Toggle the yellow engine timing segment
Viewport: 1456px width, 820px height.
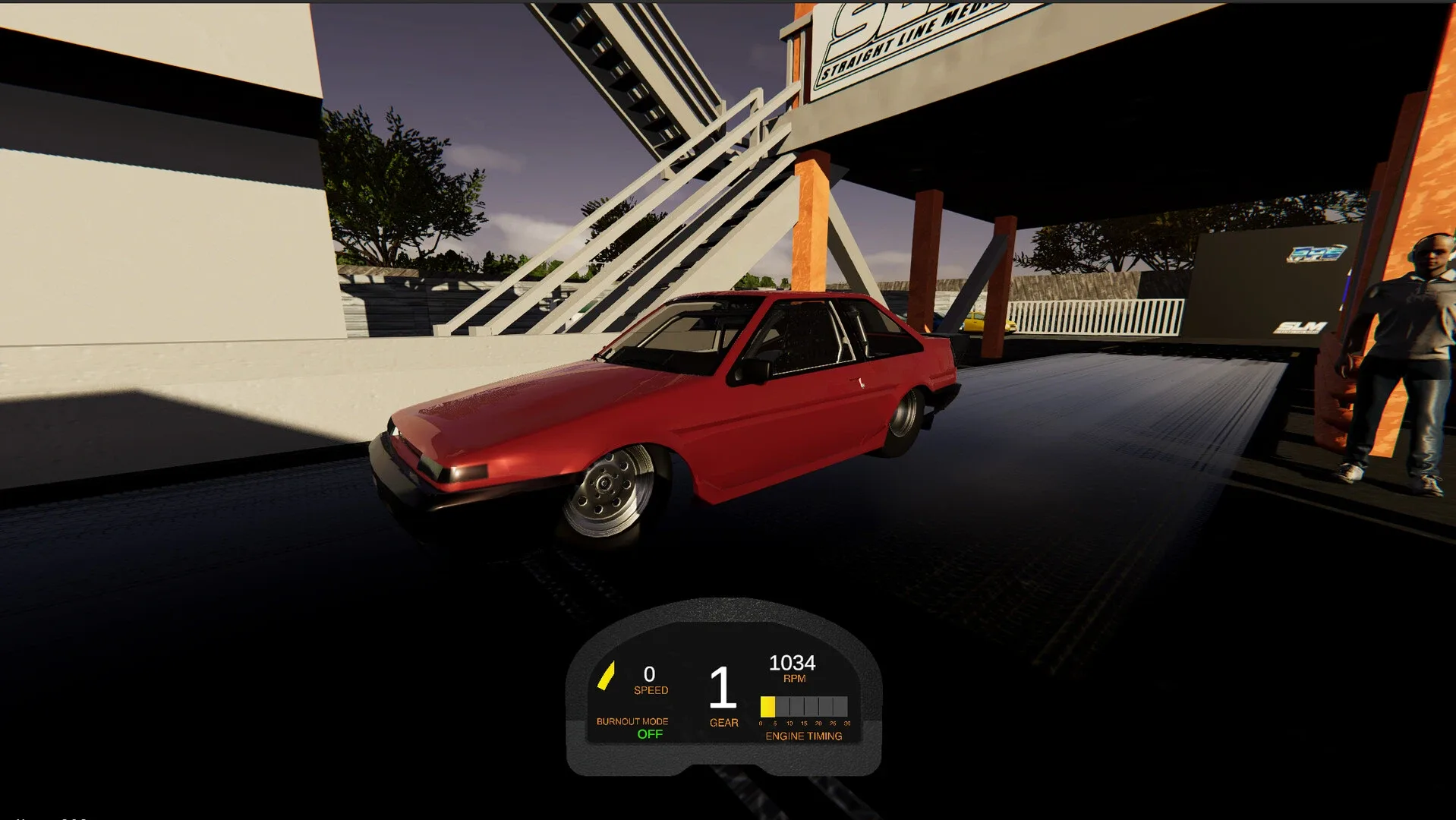(768, 706)
